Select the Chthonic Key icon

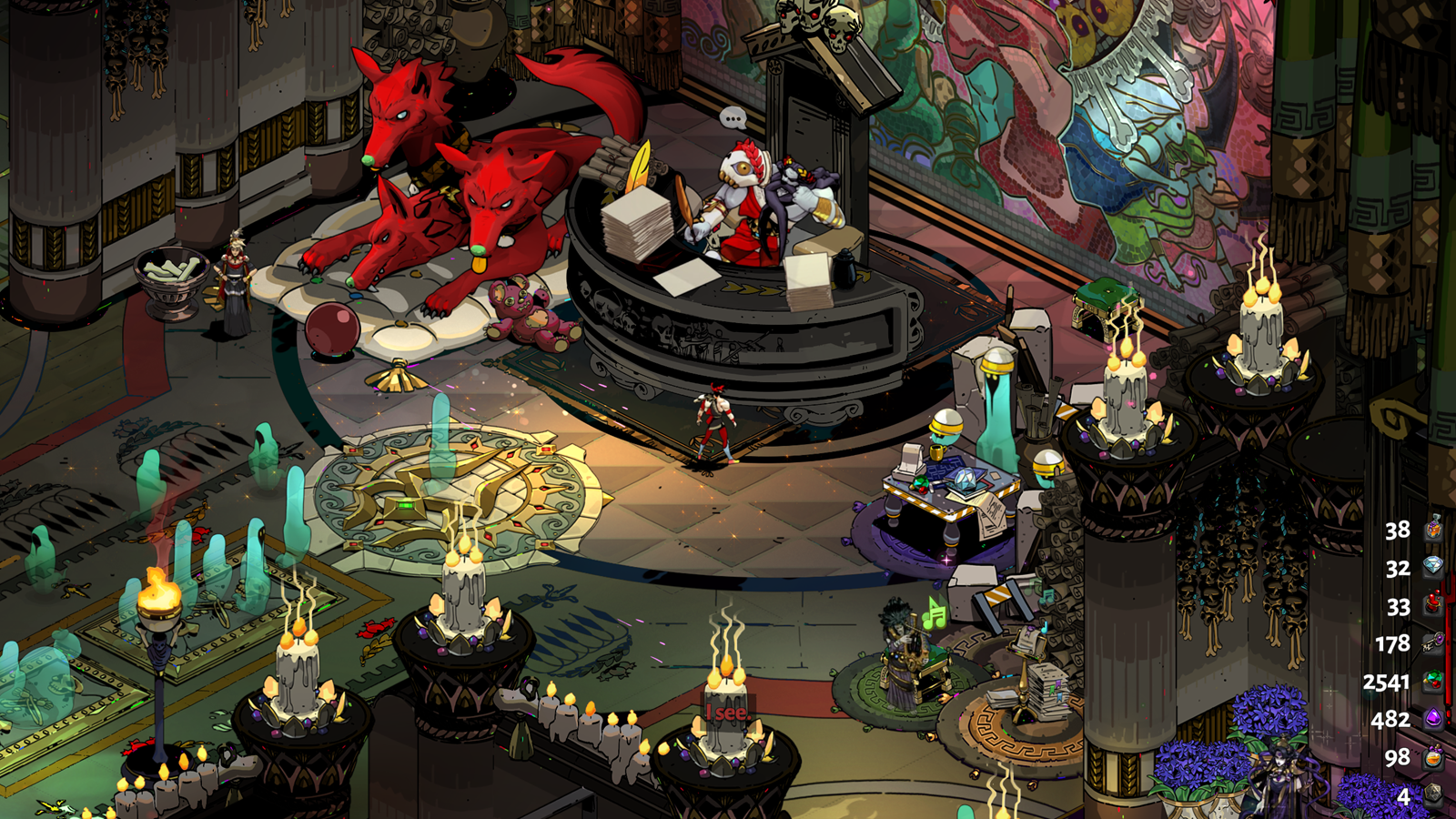[x=1433, y=642]
